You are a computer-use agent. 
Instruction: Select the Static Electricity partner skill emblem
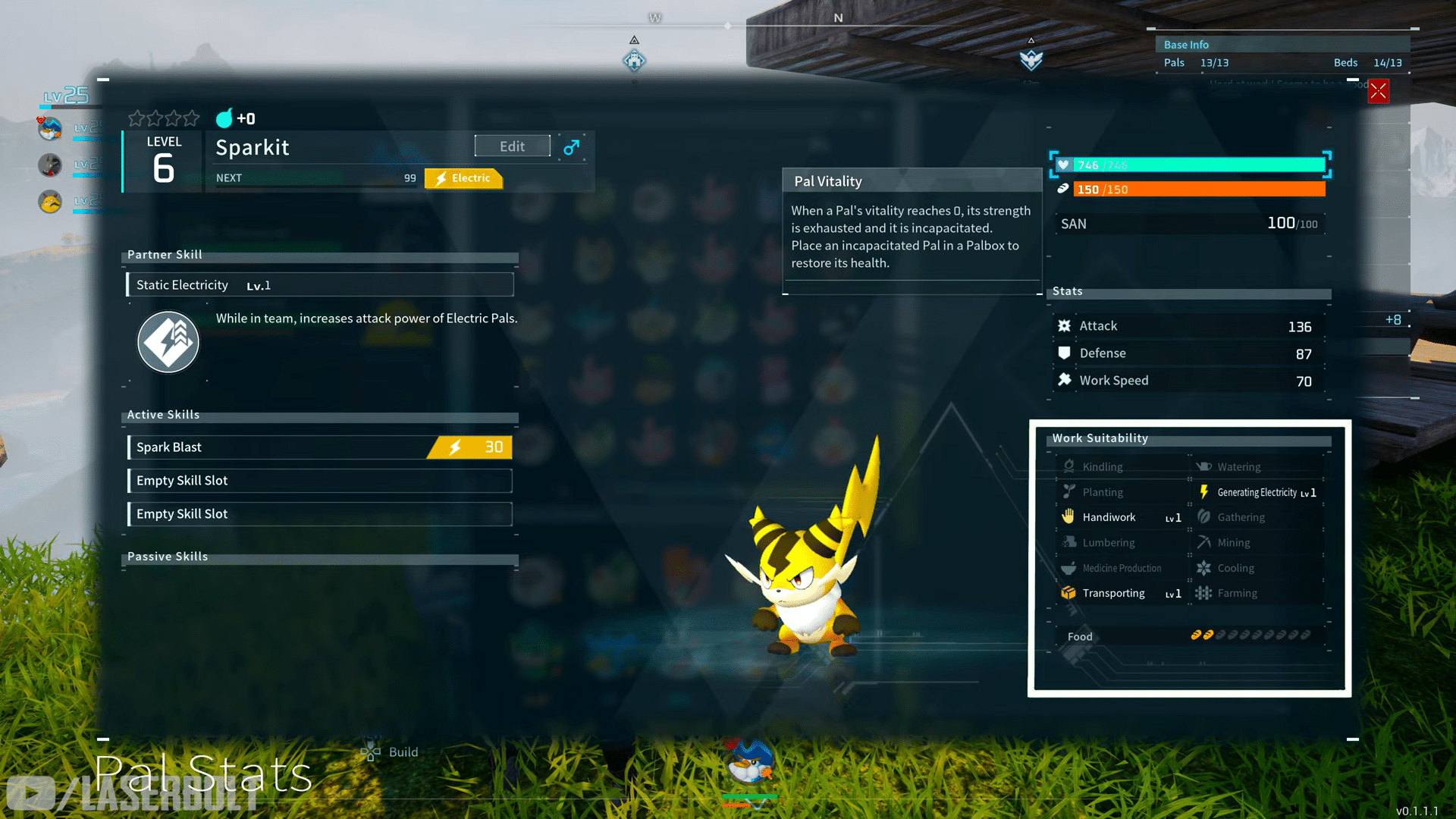pos(168,342)
